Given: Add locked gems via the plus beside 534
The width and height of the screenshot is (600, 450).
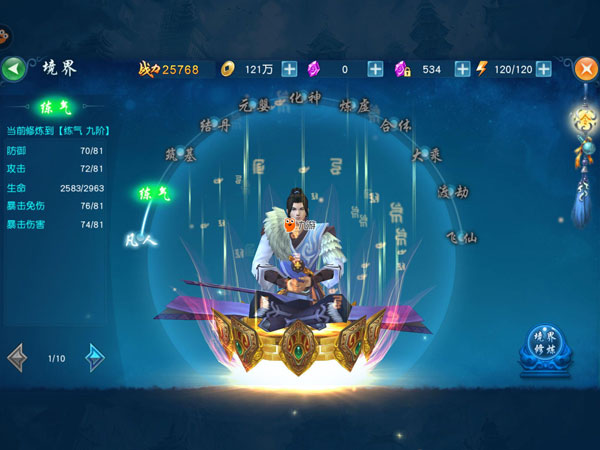Looking at the screenshot, I should tap(462, 69).
